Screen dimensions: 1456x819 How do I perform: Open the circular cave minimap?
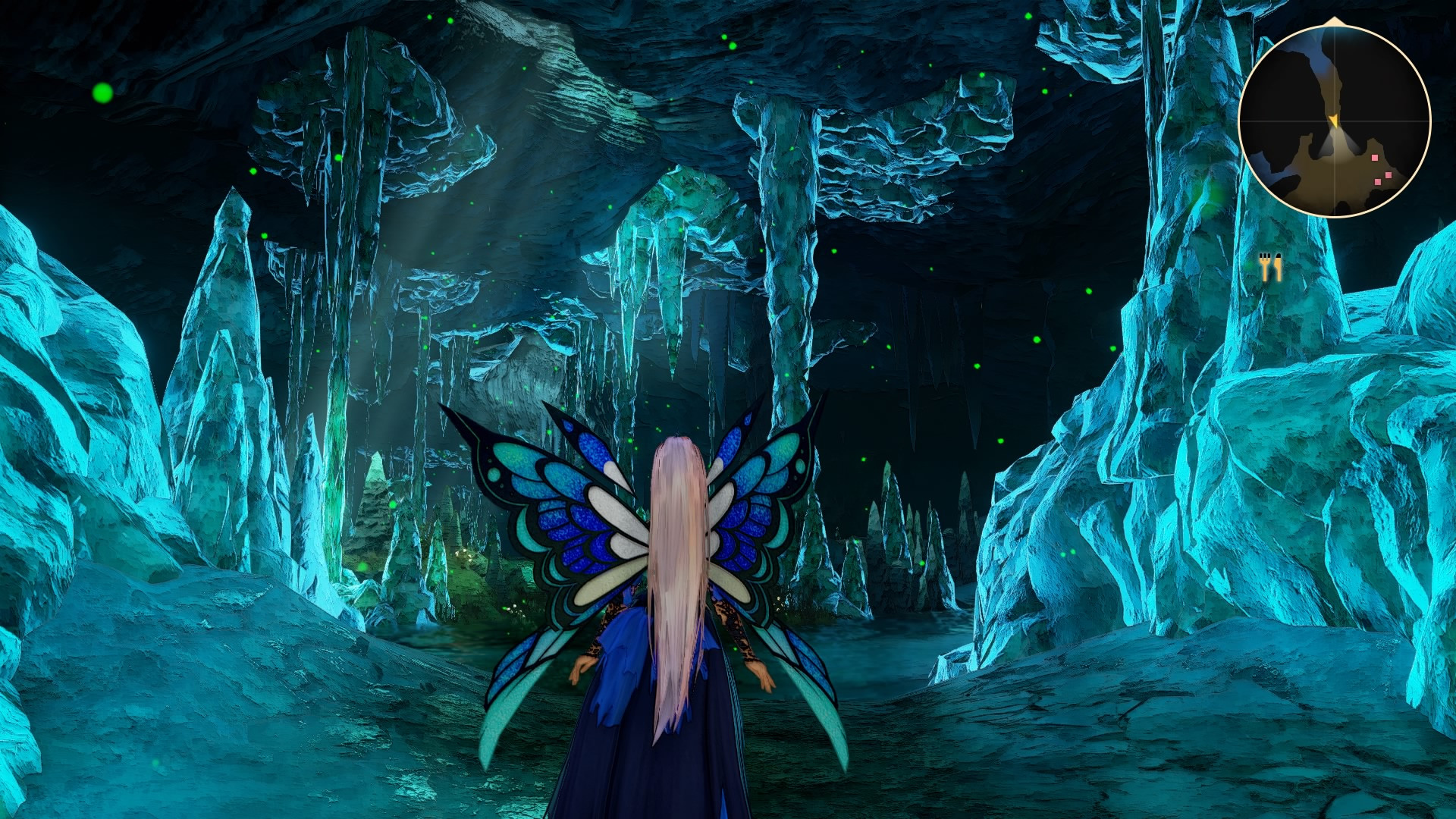(x=1334, y=121)
